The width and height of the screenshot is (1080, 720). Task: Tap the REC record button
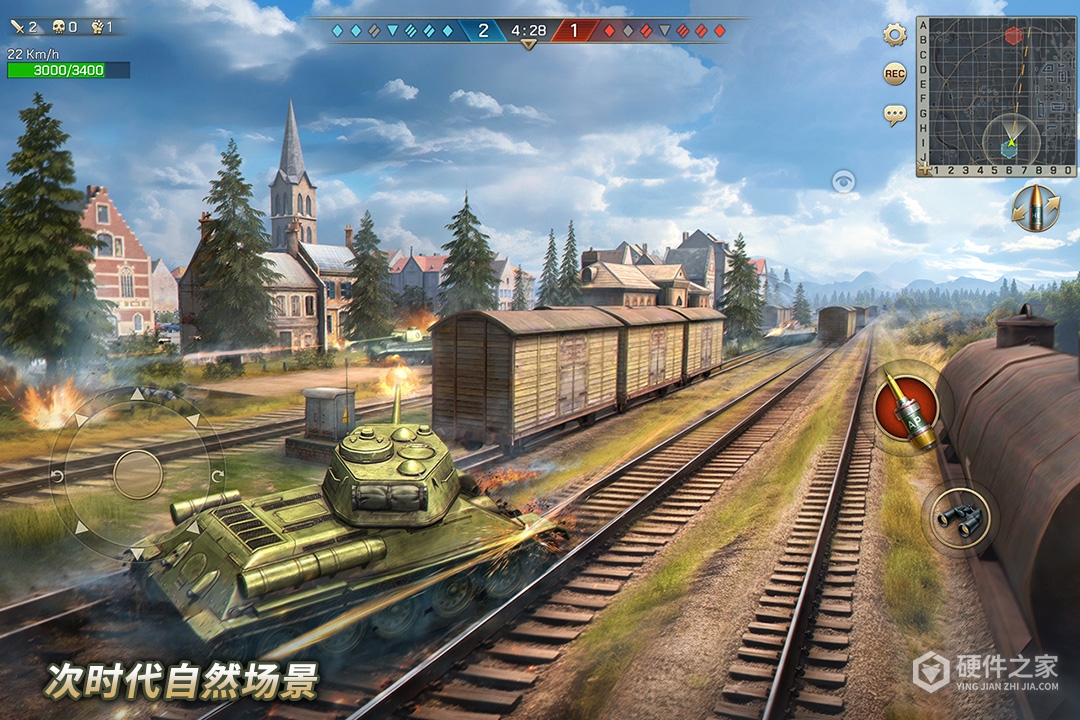[x=894, y=74]
